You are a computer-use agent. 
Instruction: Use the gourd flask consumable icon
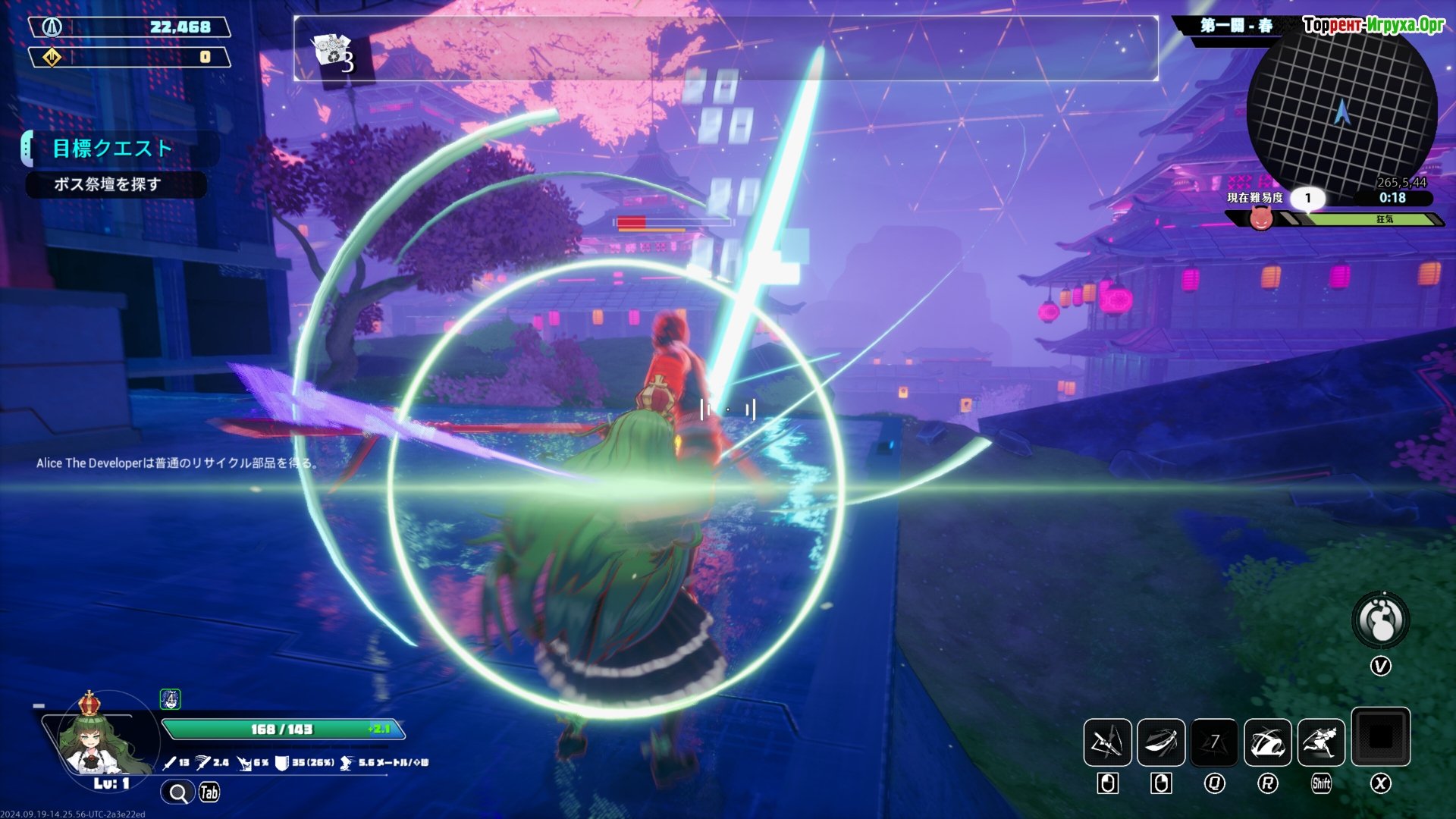pyautogui.click(x=1380, y=620)
